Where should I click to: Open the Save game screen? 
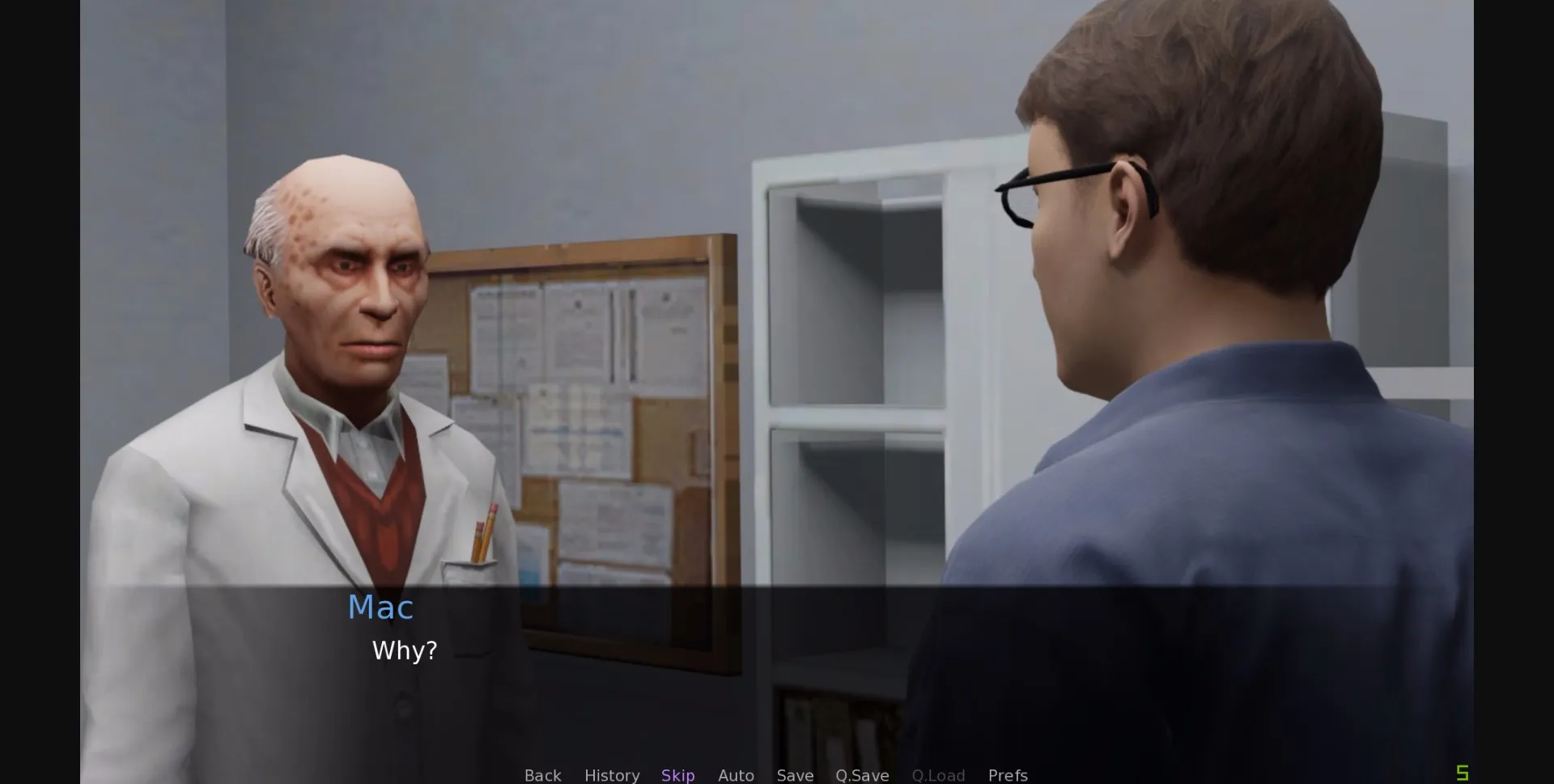(x=795, y=774)
